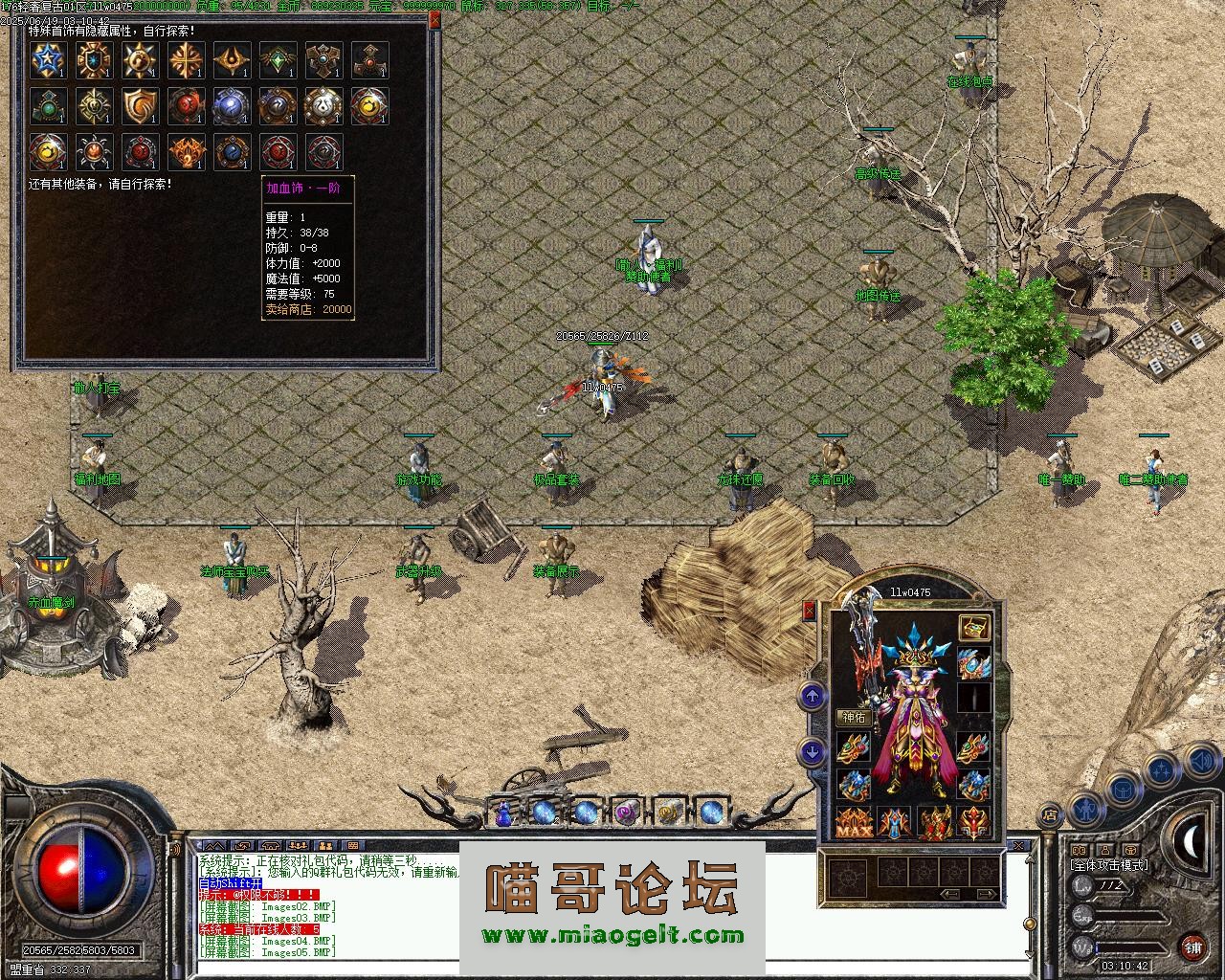Click the 神佑 button on character panel
1225x980 pixels.
point(853,717)
